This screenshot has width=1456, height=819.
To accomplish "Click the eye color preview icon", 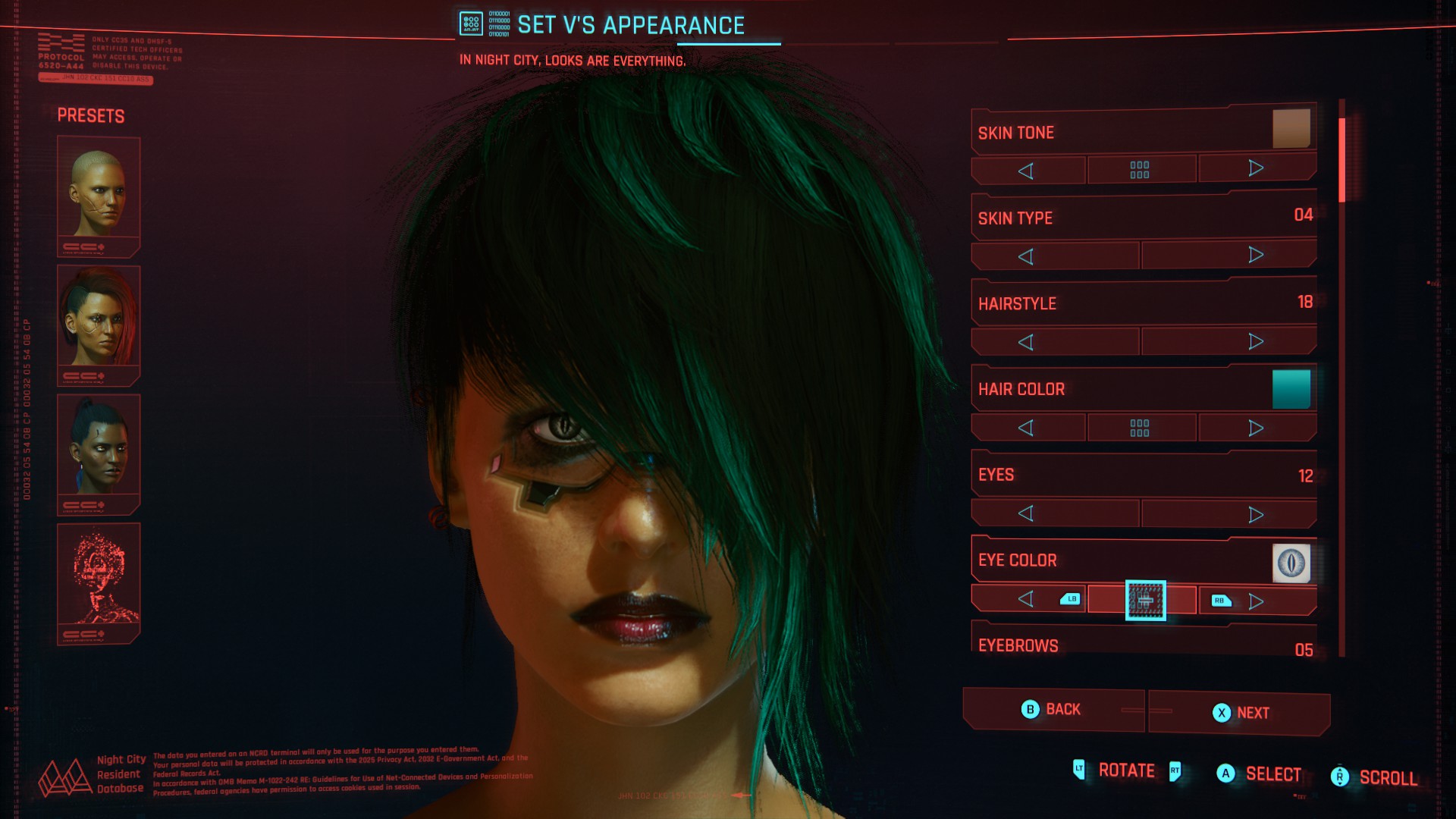I will pos(1291,563).
